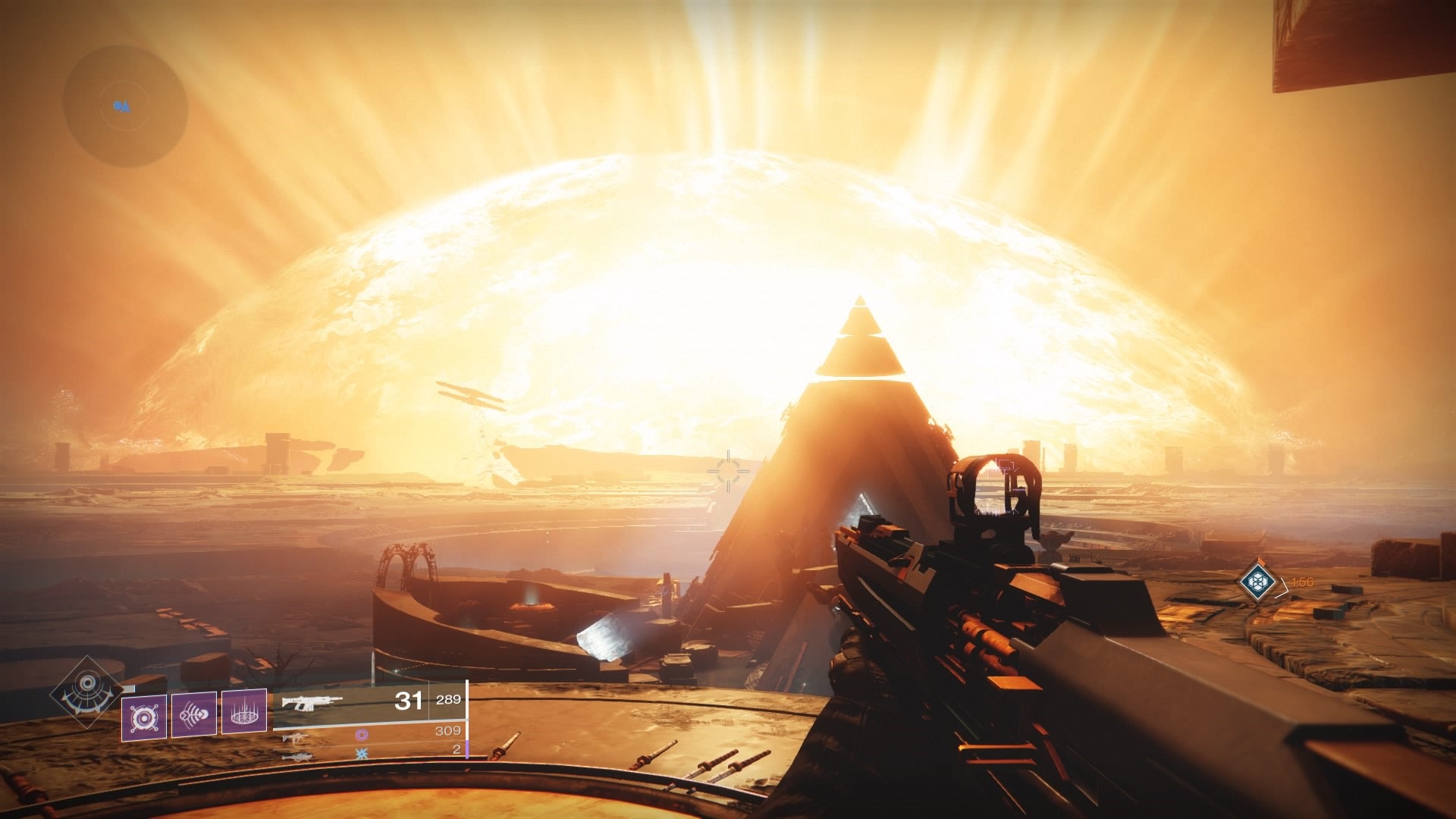
Task: Click the heavy ammo count showing 2
Action: click(x=457, y=749)
